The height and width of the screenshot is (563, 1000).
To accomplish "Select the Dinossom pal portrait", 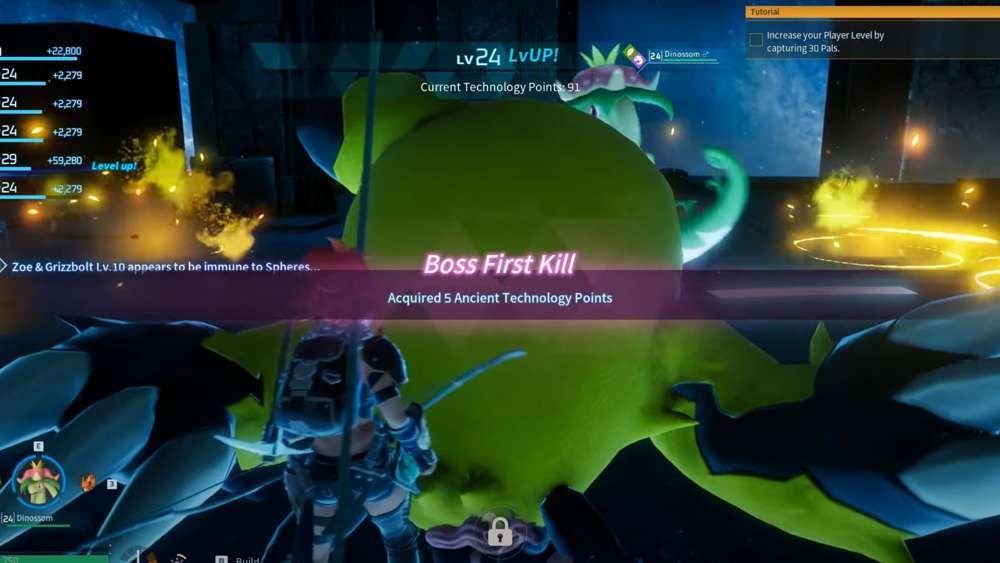I will [x=39, y=481].
